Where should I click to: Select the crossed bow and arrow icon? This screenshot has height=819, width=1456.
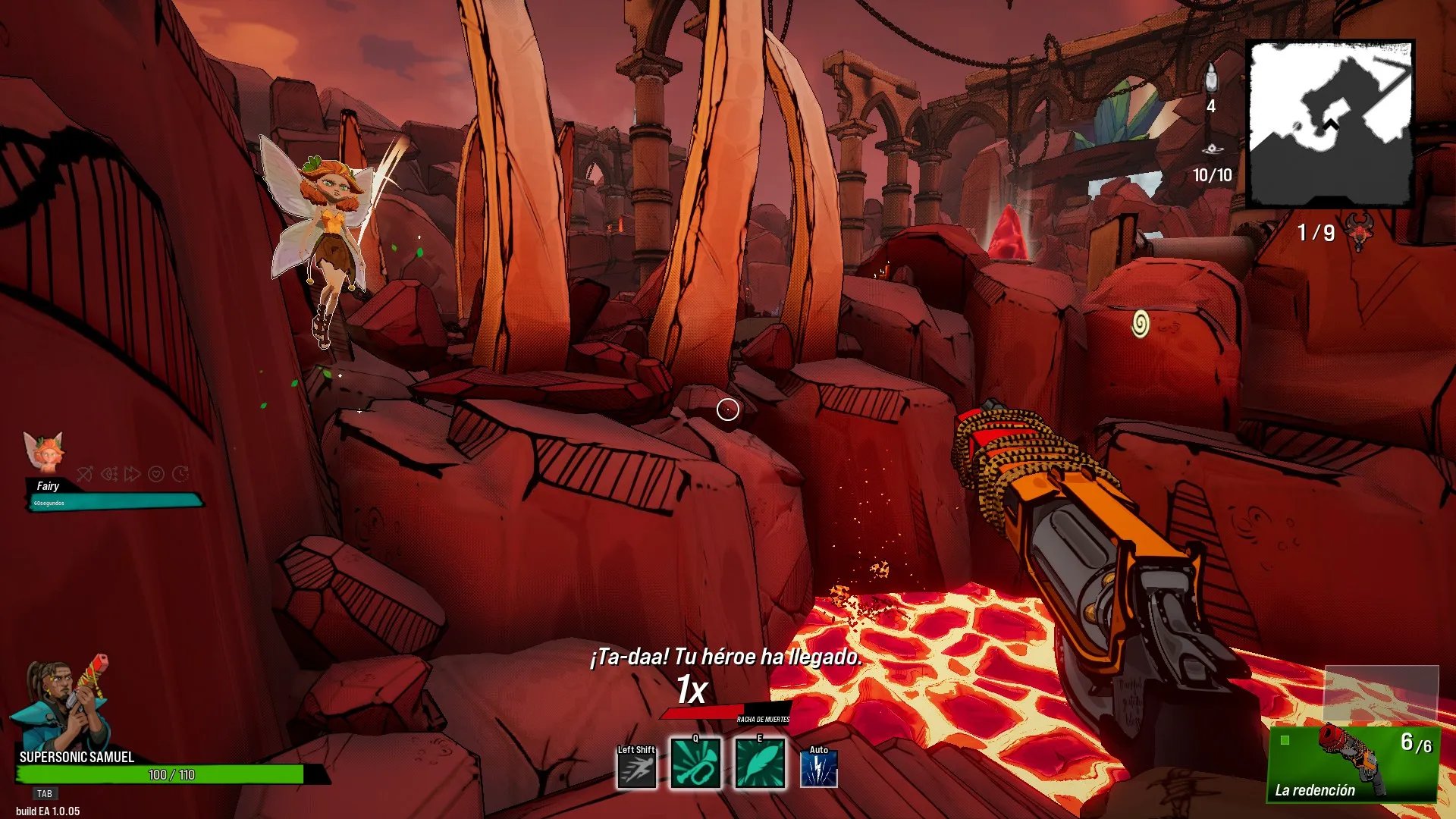[x=85, y=474]
